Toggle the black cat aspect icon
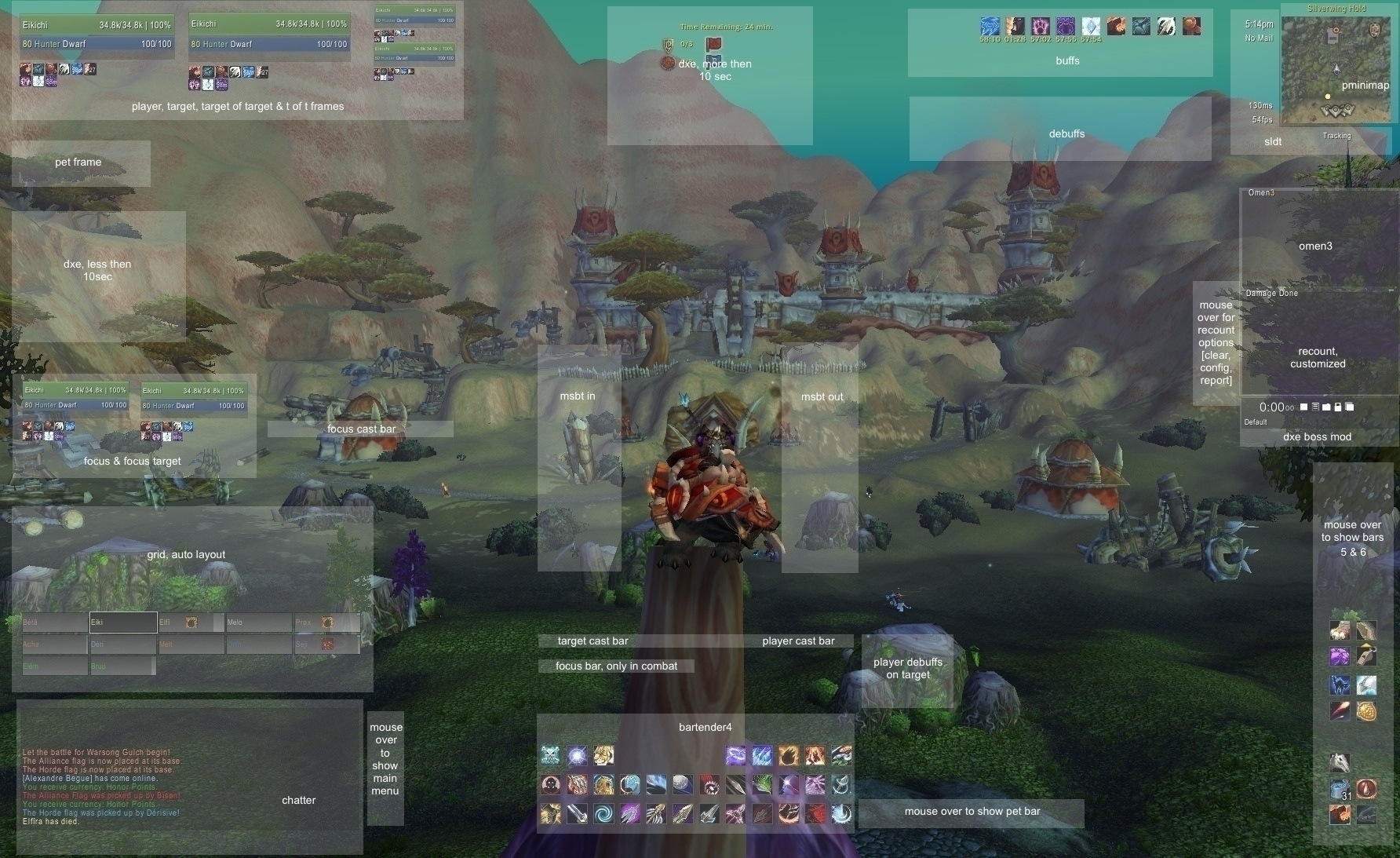The image size is (1400, 858). [x=1340, y=686]
